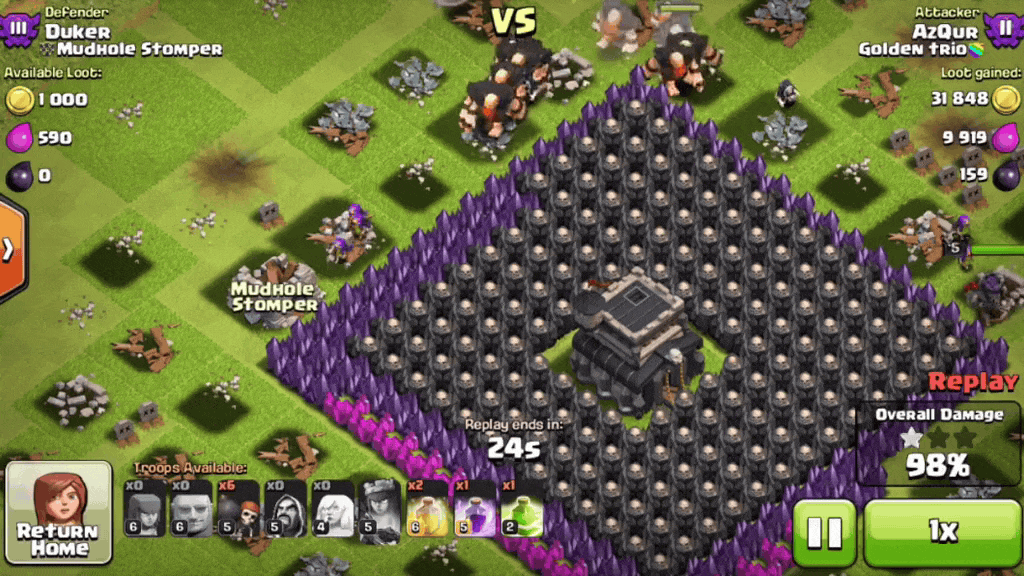Select the Archer troop slot
The height and width of the screenshot is (576, 1024).
coord(145,508)
